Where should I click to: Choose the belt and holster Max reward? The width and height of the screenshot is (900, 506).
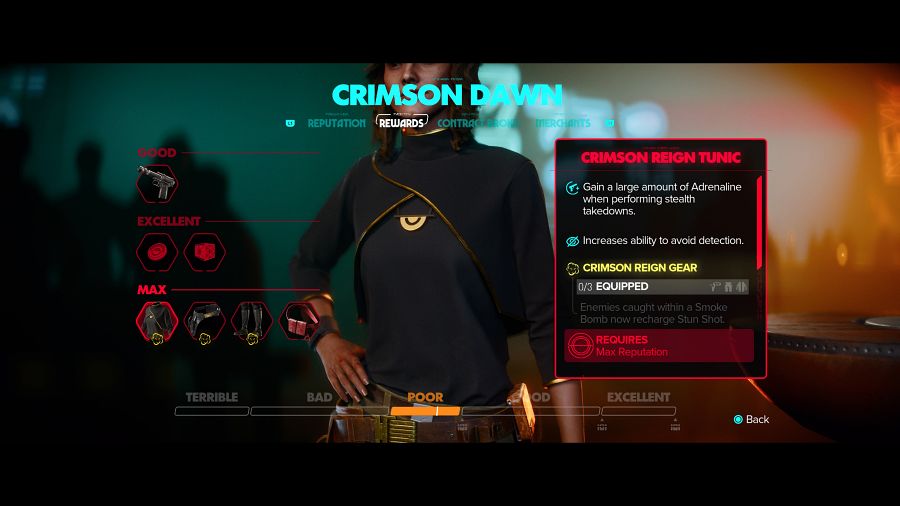[x=204, y=321]
